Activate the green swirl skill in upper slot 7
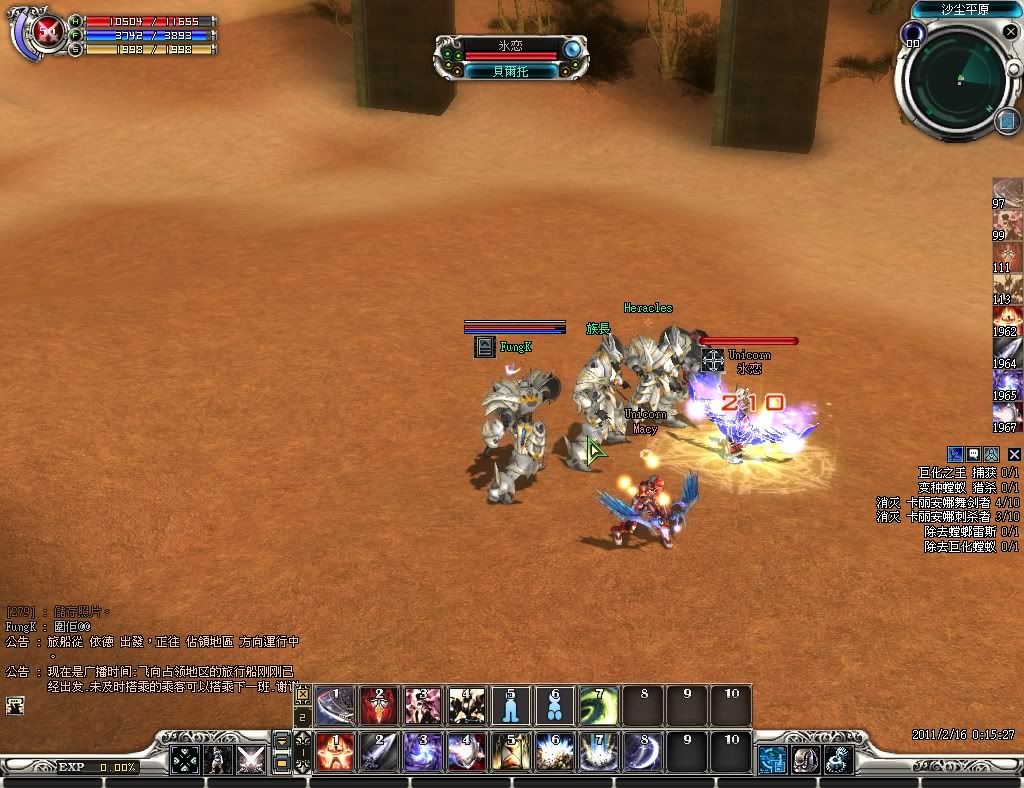This screenshot has width=1024, height=788. click(599, 707)
